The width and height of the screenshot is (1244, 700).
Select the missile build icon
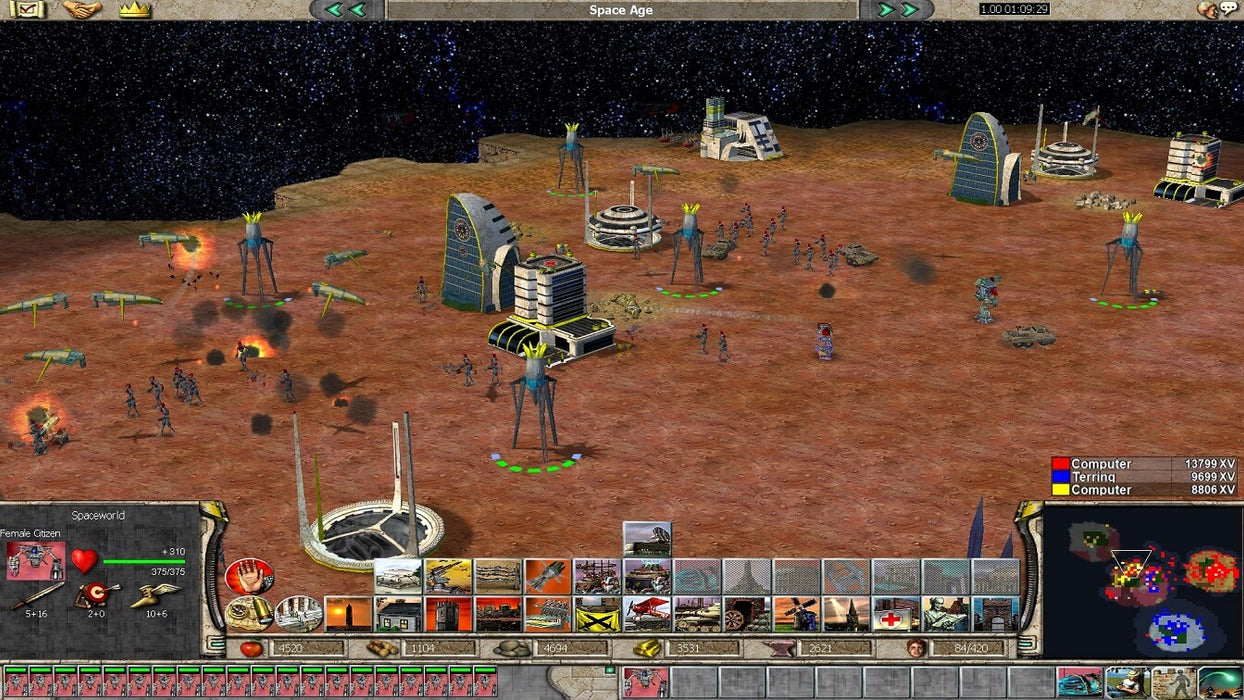coord(547,577)
